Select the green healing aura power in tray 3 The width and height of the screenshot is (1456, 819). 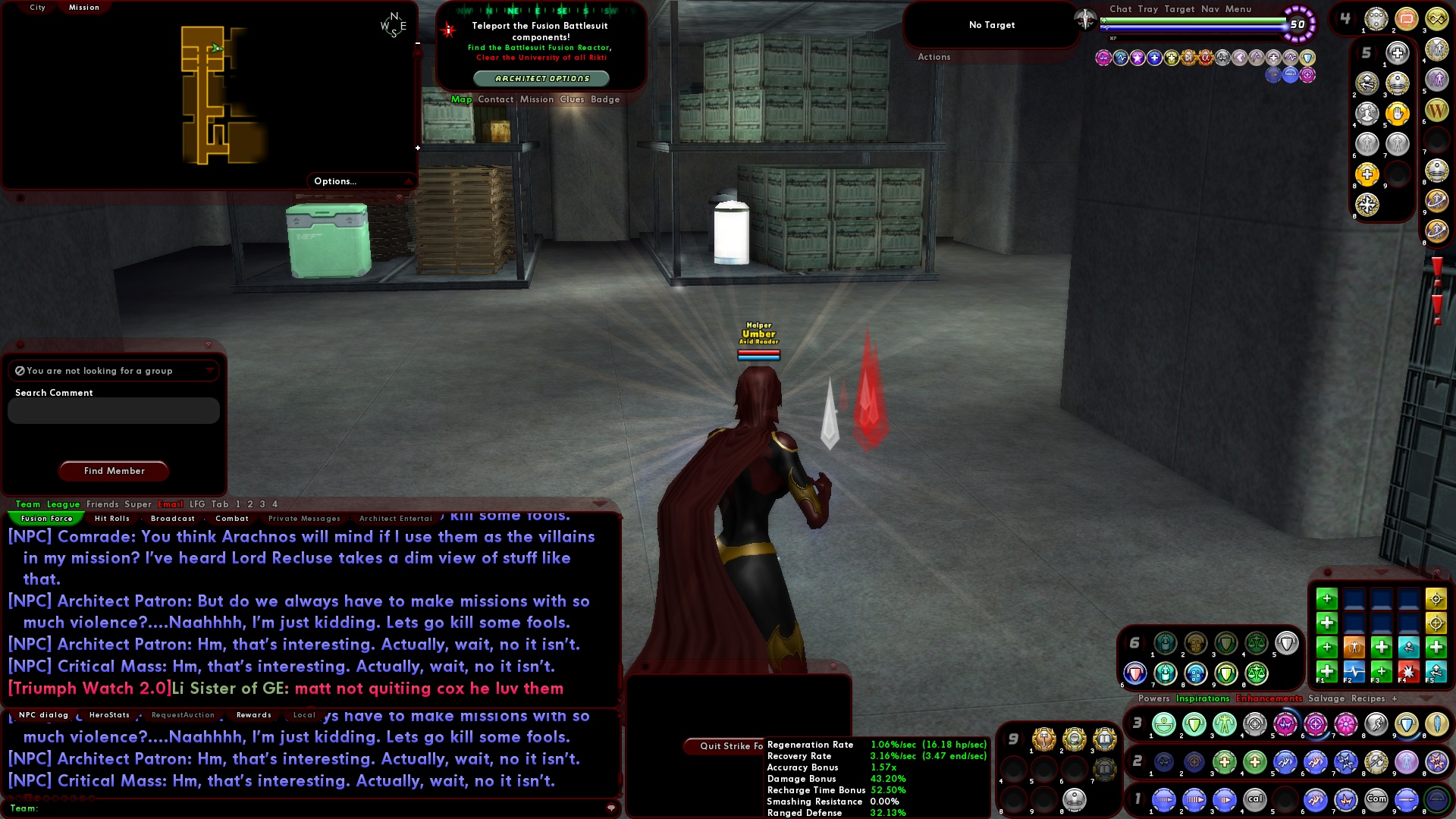pyautogui.click(x=1164, y=725)
